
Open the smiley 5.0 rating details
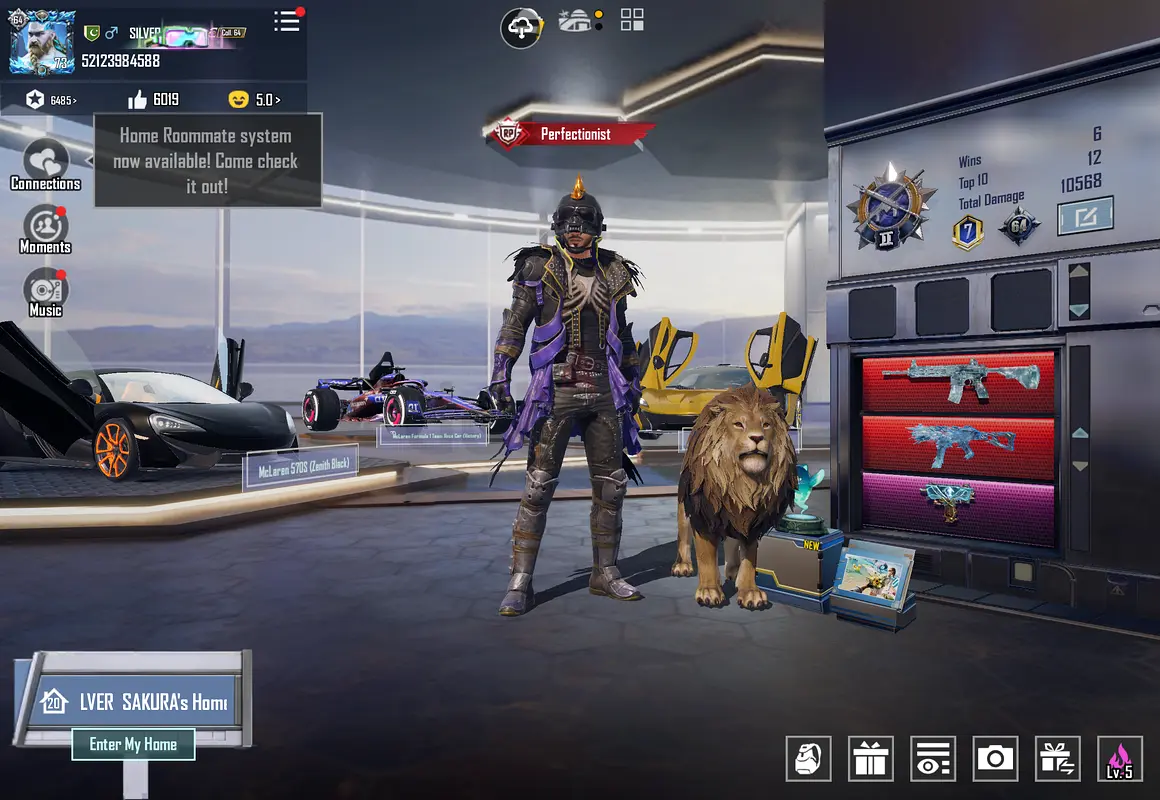pos(253,100)
